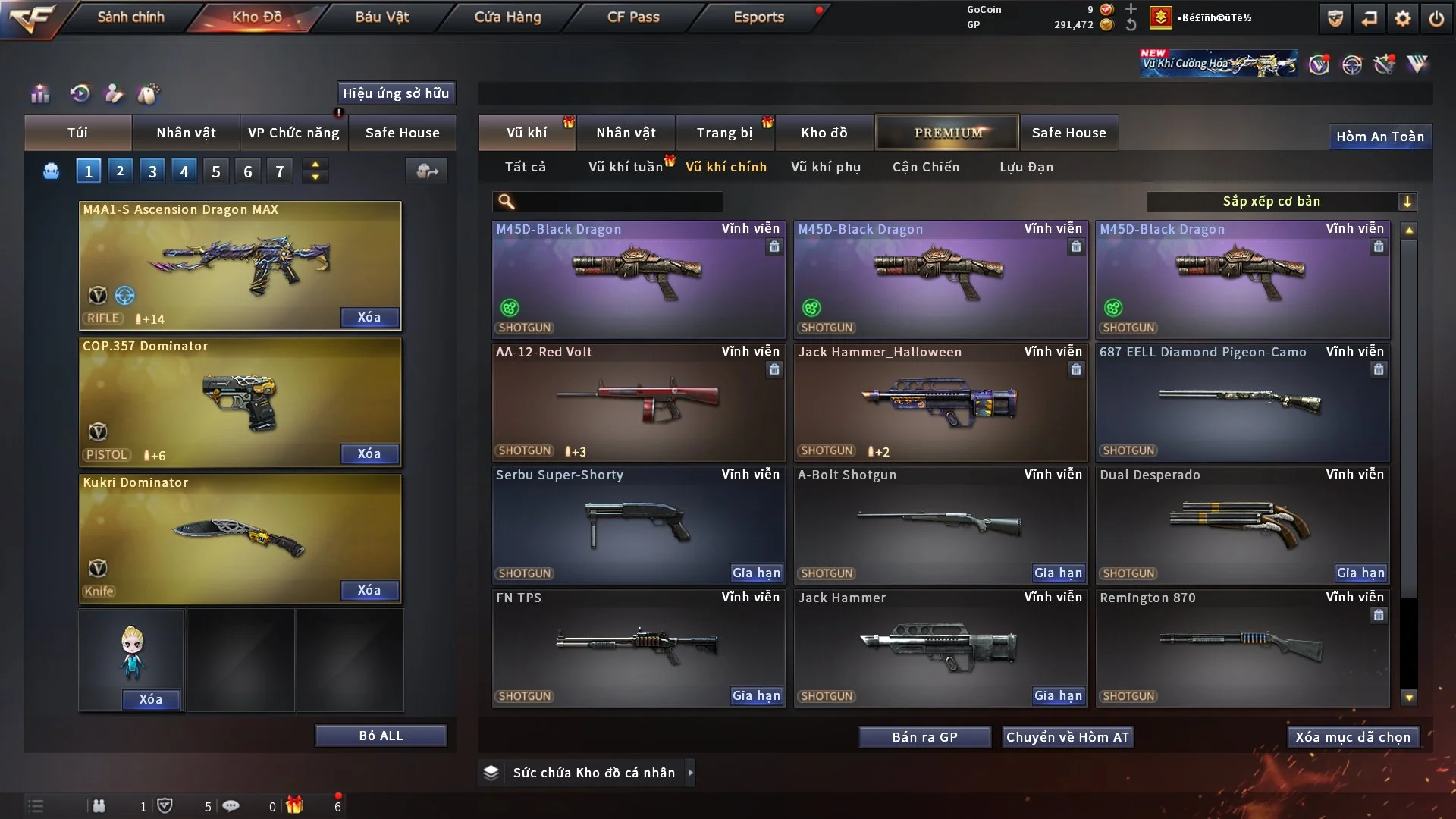1456x819 pixels.
Task: Select bag slot number 3
Action: pyautogui.click(x=152, y=171)
